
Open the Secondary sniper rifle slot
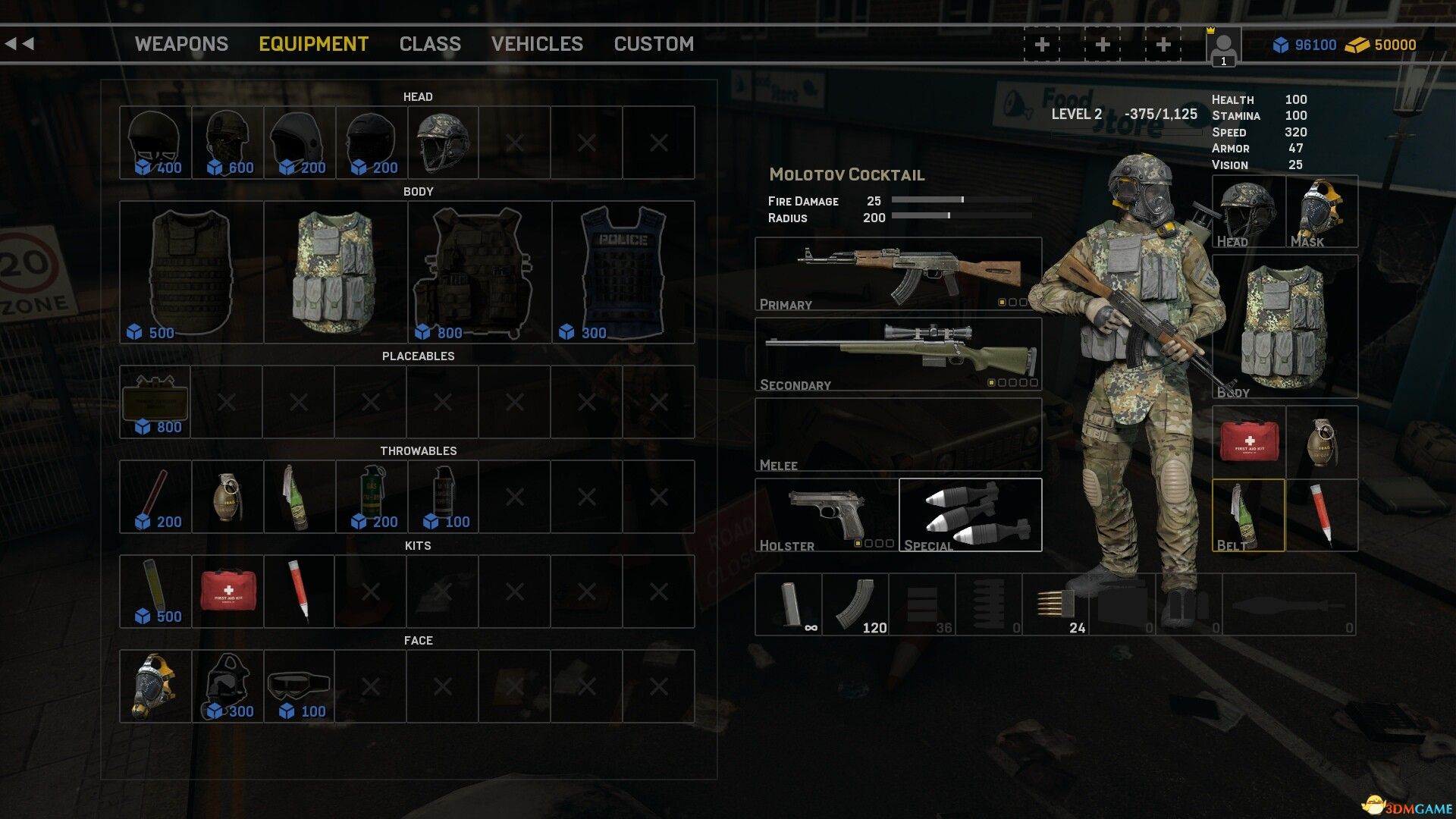pyautogui.click(x=898, y=354)
